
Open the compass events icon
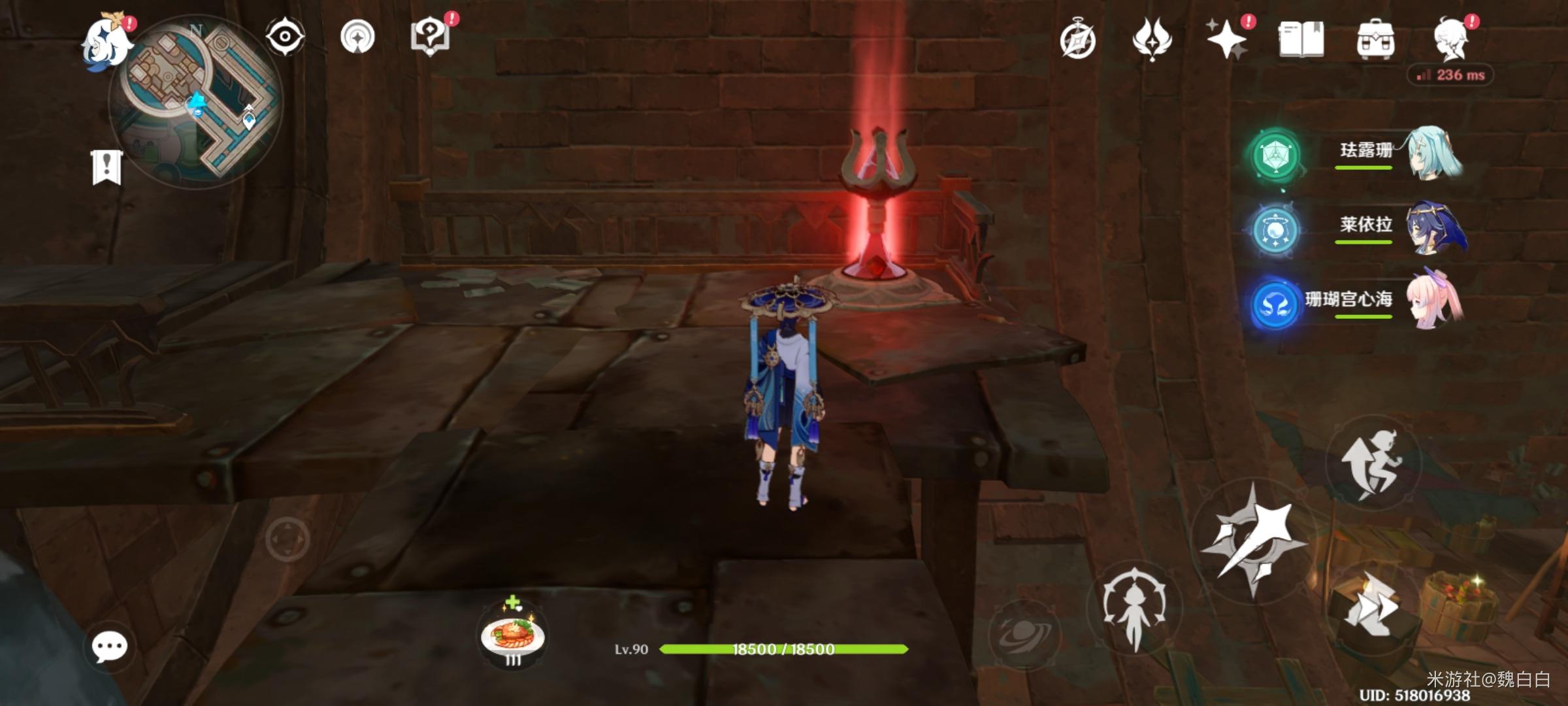[x=1077, y=41]
